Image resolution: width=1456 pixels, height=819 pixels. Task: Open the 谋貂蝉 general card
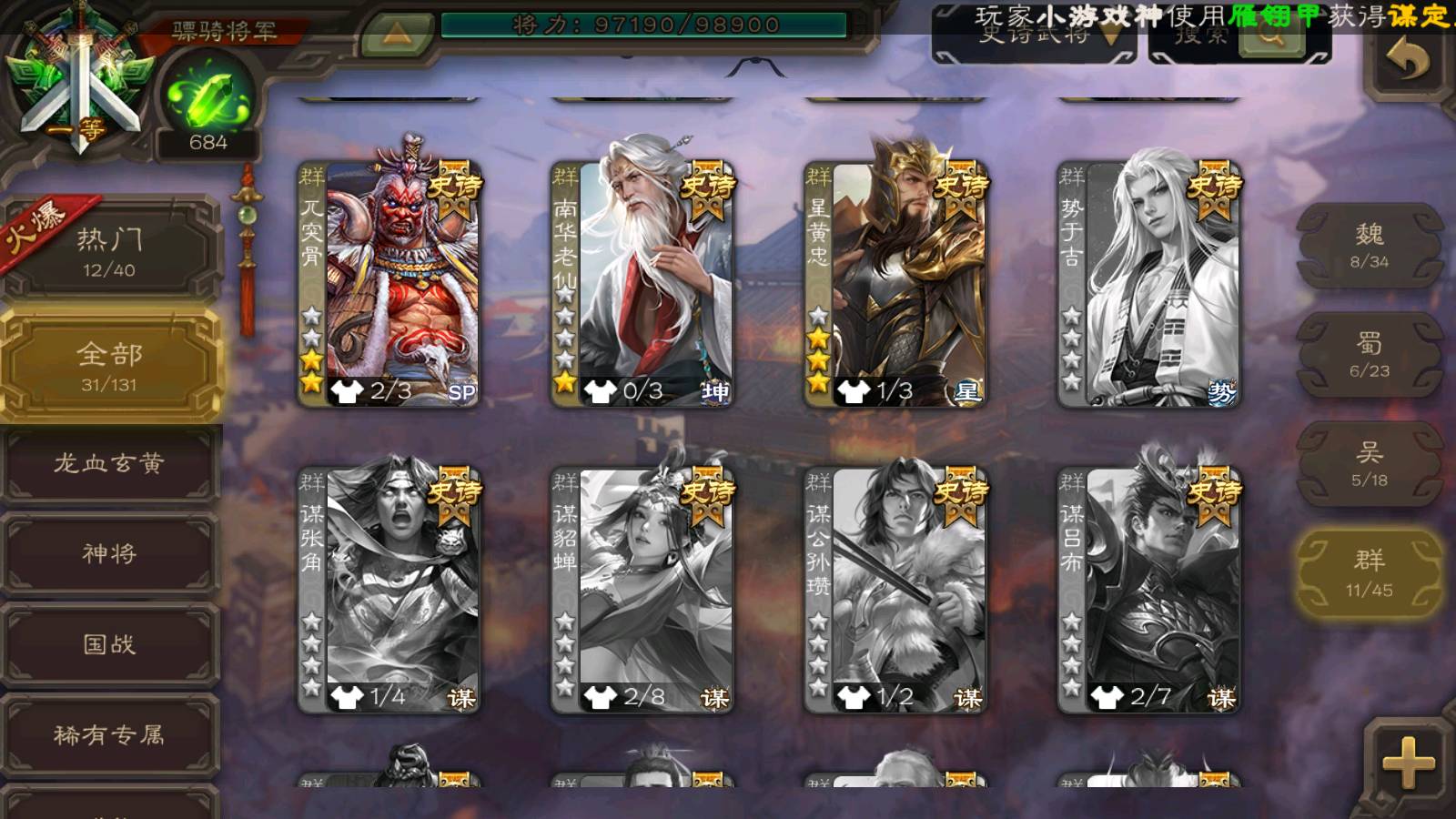(x=642, y=588)
